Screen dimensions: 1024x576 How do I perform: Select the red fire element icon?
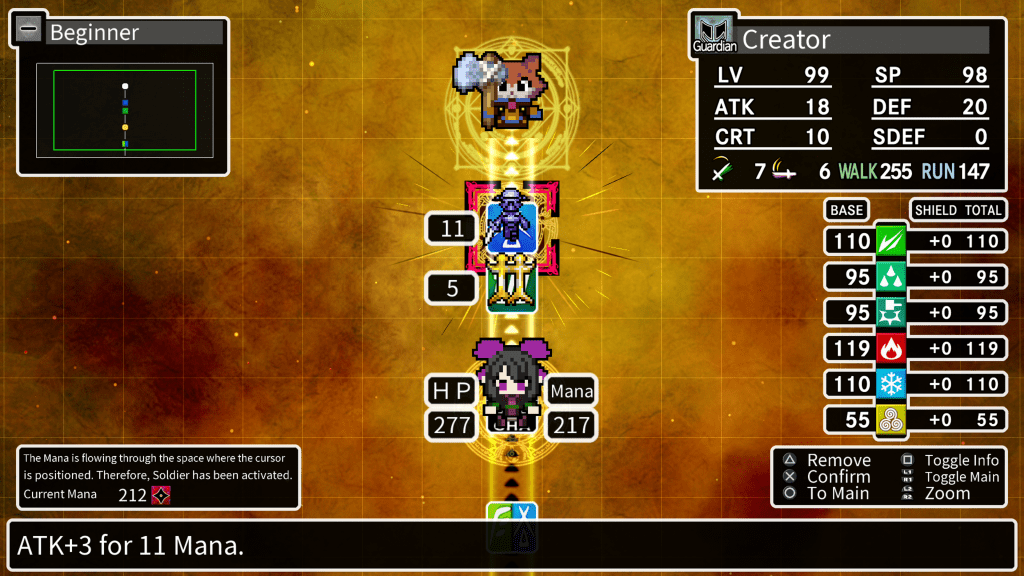(891, 349)
